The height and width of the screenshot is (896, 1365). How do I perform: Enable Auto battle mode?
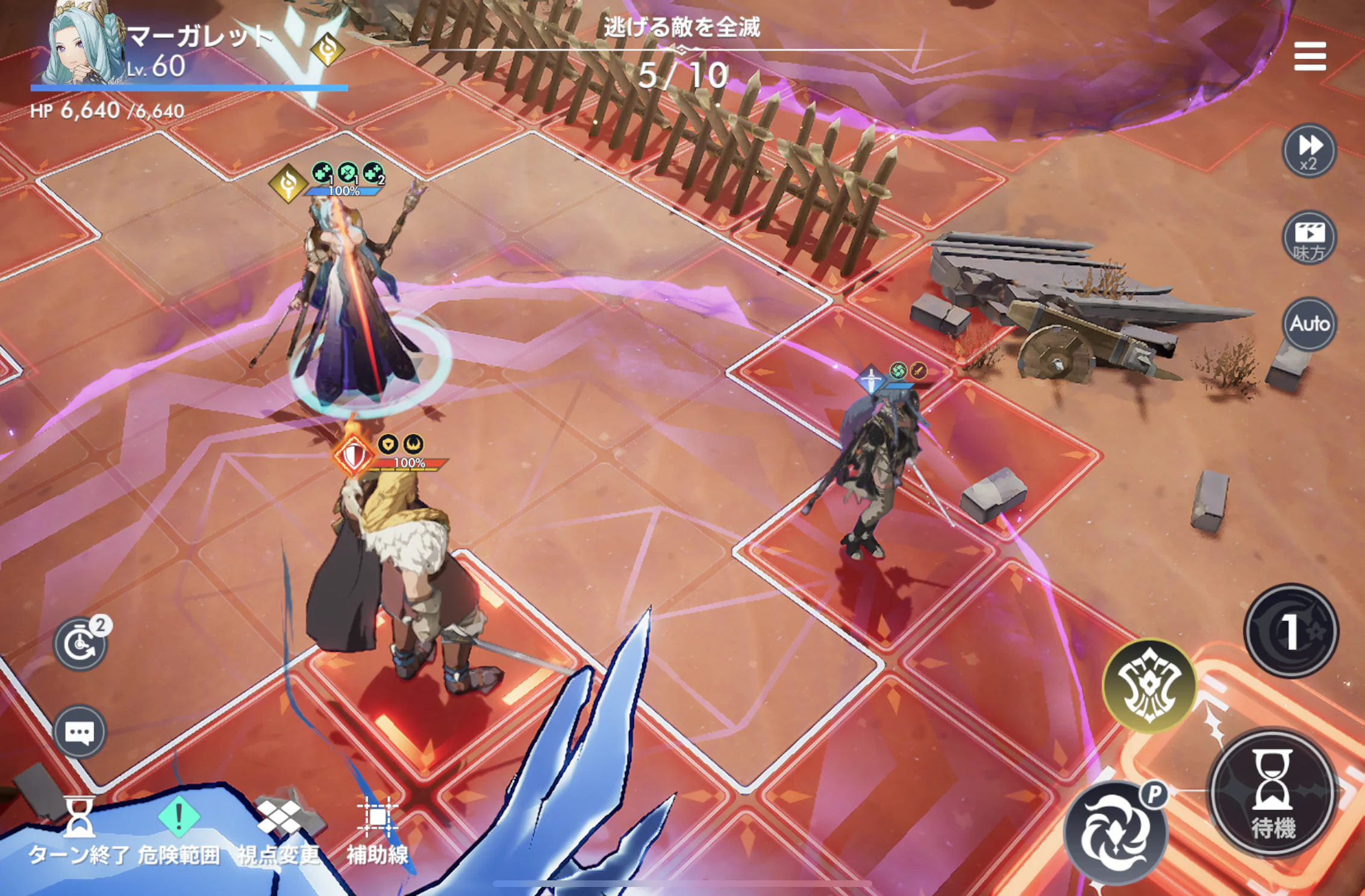pyautogui.click(x=1309, y=324)
